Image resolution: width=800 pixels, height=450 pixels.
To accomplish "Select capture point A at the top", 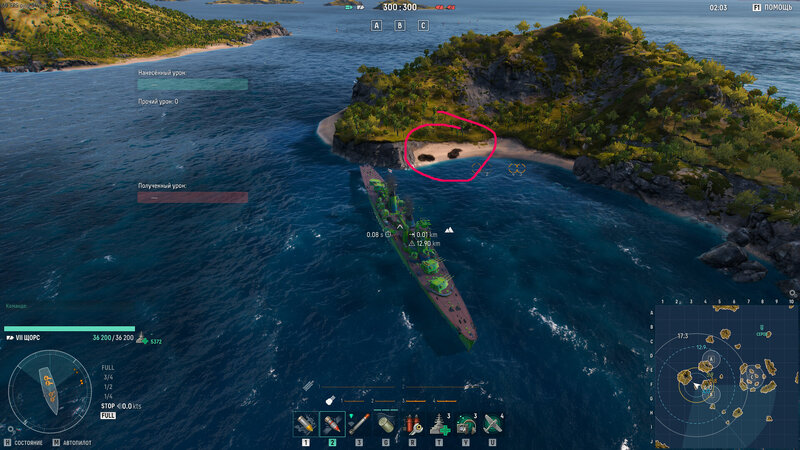I will coord(377,25).
